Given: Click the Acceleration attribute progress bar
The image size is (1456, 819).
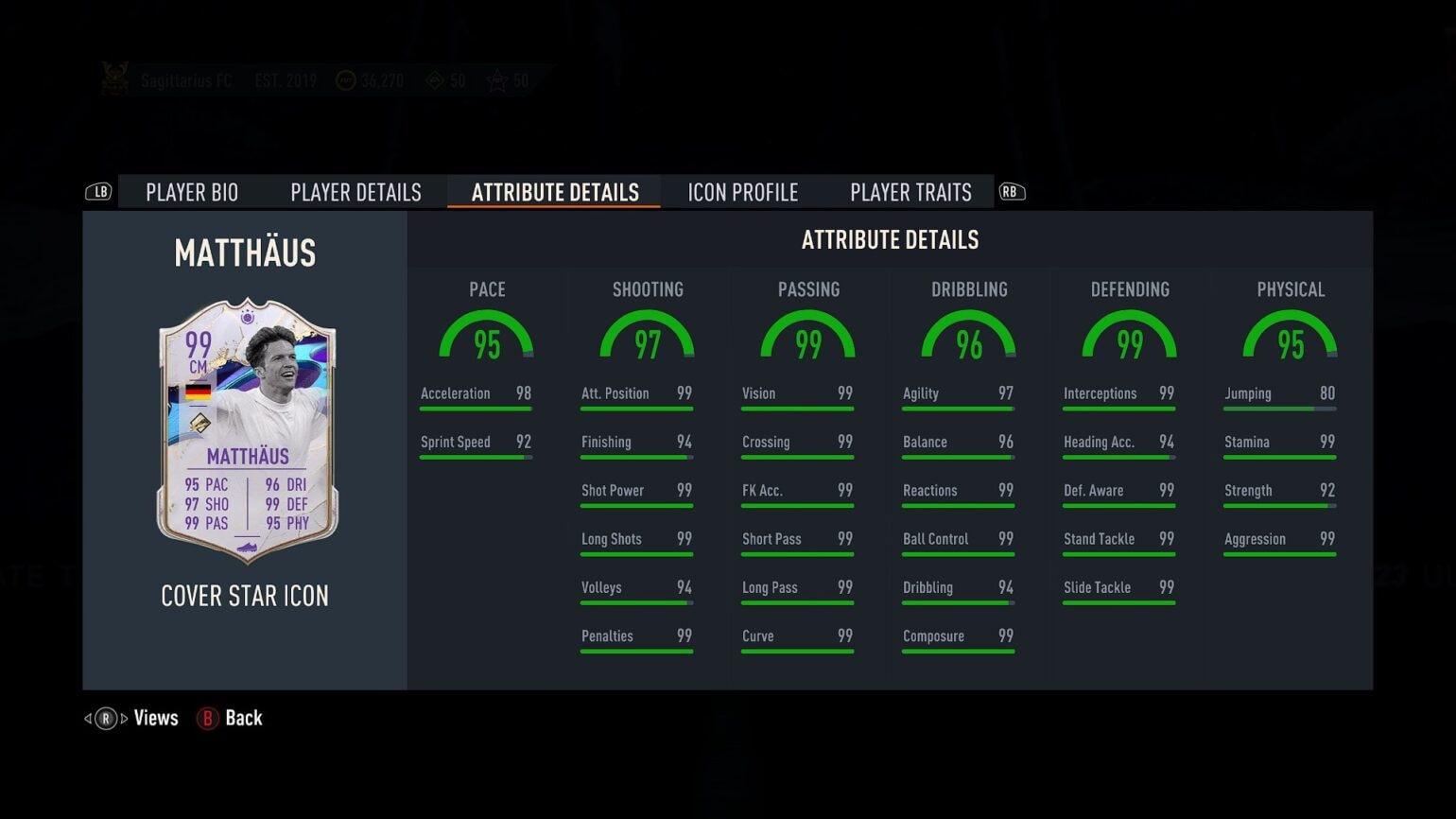Looking at the screenshot, I should [x=476, y=409].
